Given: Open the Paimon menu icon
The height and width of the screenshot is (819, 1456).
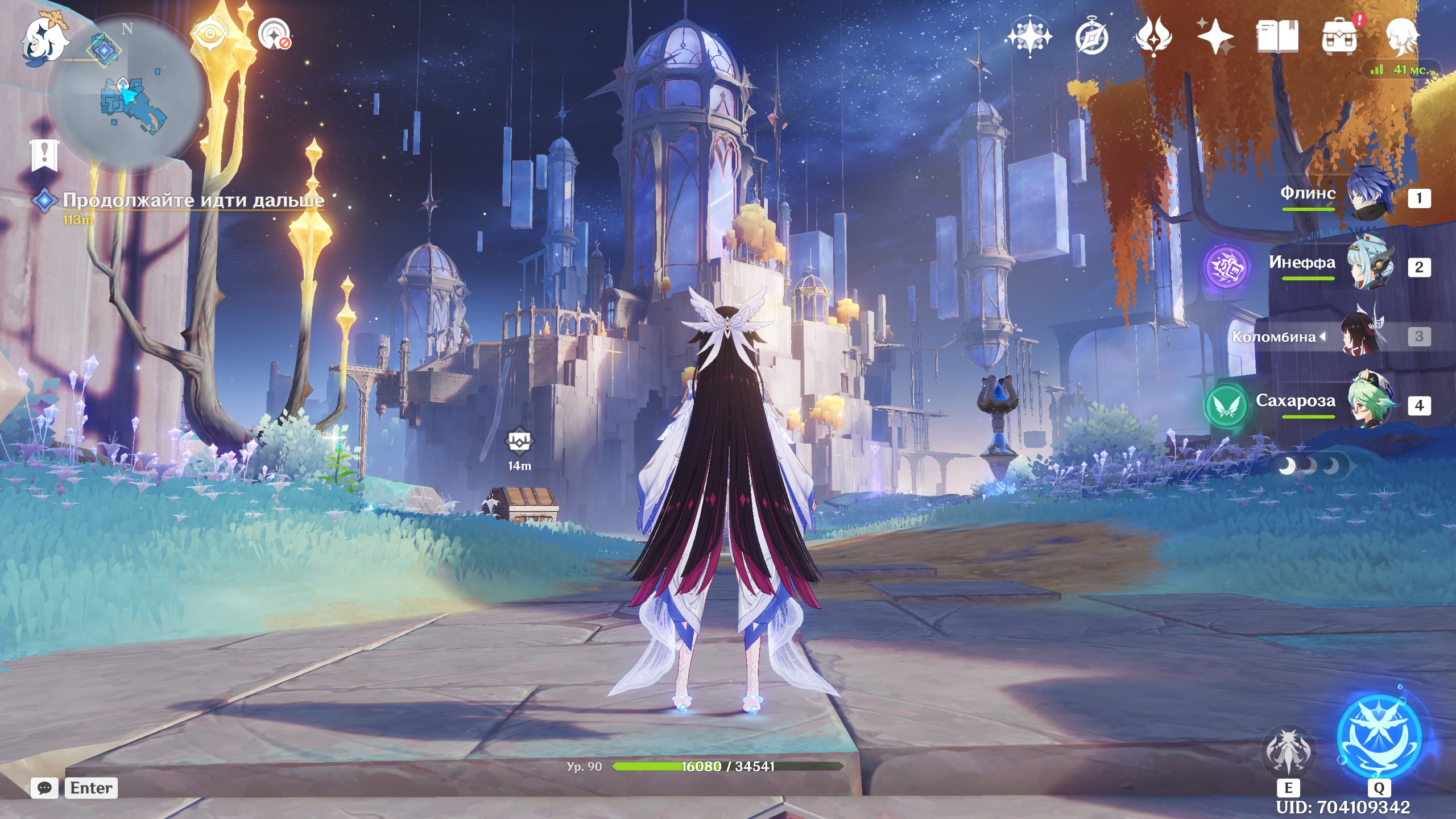Looking at the screenshot, I should (44, 38).
